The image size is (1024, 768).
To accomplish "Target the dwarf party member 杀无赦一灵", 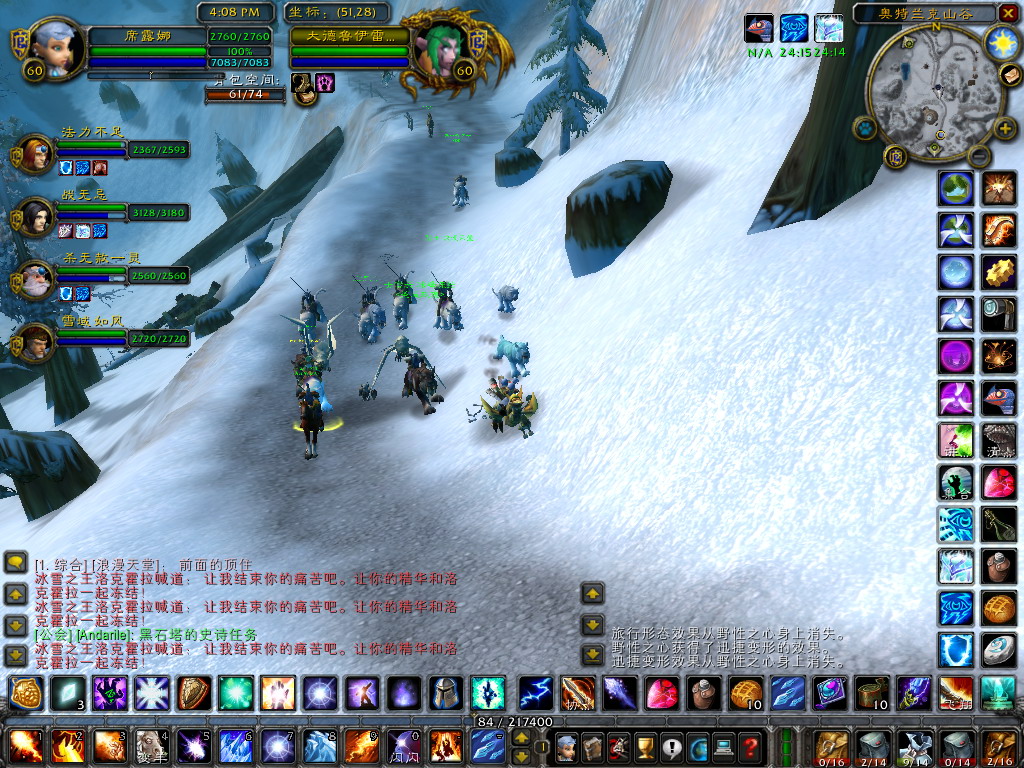I will coord(35,278).
